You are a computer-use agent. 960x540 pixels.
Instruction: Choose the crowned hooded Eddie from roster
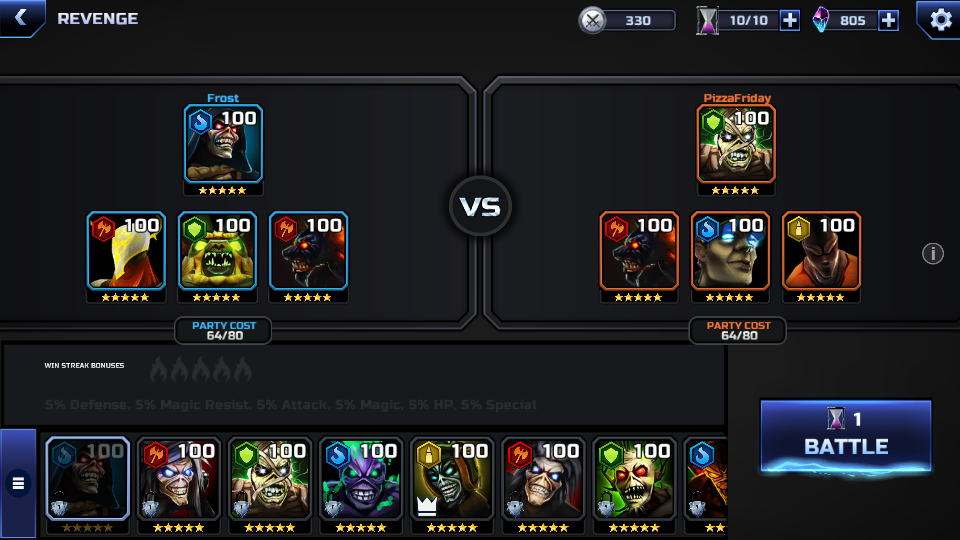click(452, 480)
